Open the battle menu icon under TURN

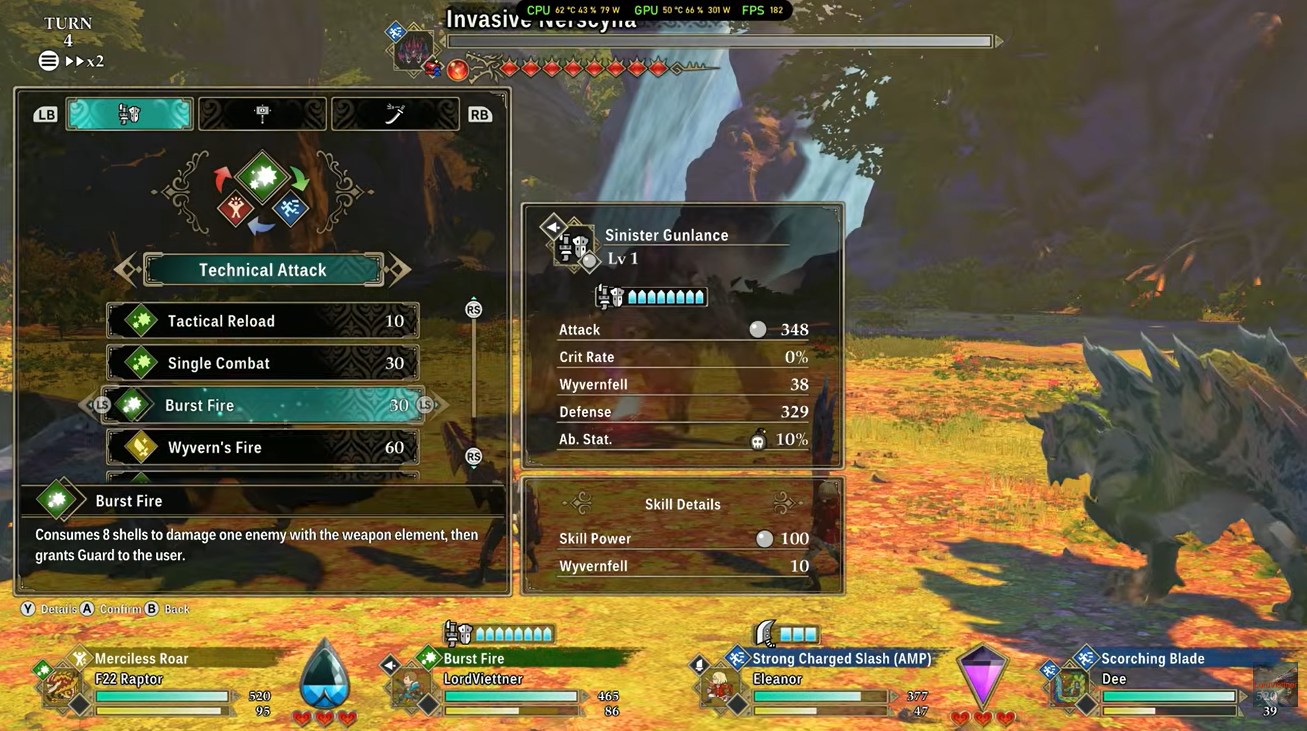[48, 61]
